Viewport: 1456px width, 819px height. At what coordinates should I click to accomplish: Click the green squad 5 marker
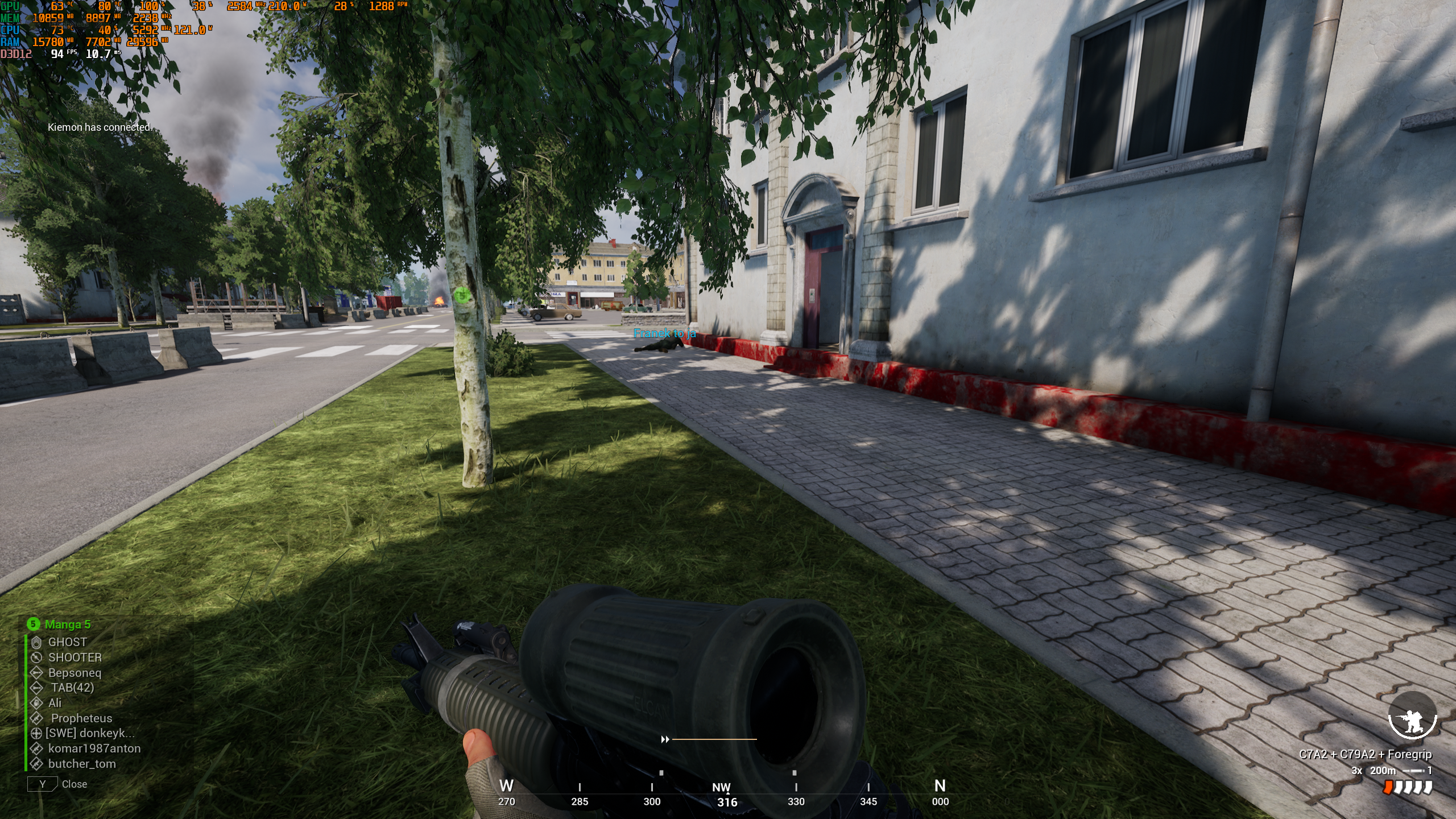coord(462,295)
